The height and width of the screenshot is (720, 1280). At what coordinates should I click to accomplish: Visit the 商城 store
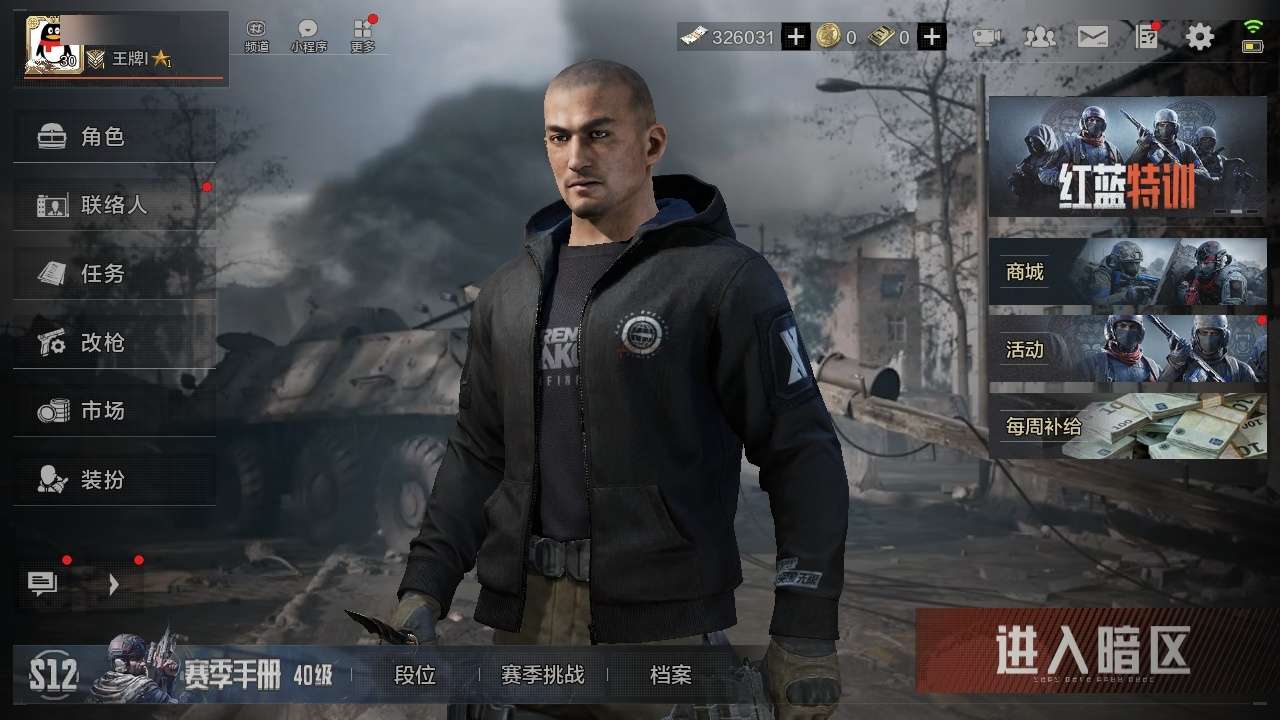pyautogui.click(x=1127, y=271)
